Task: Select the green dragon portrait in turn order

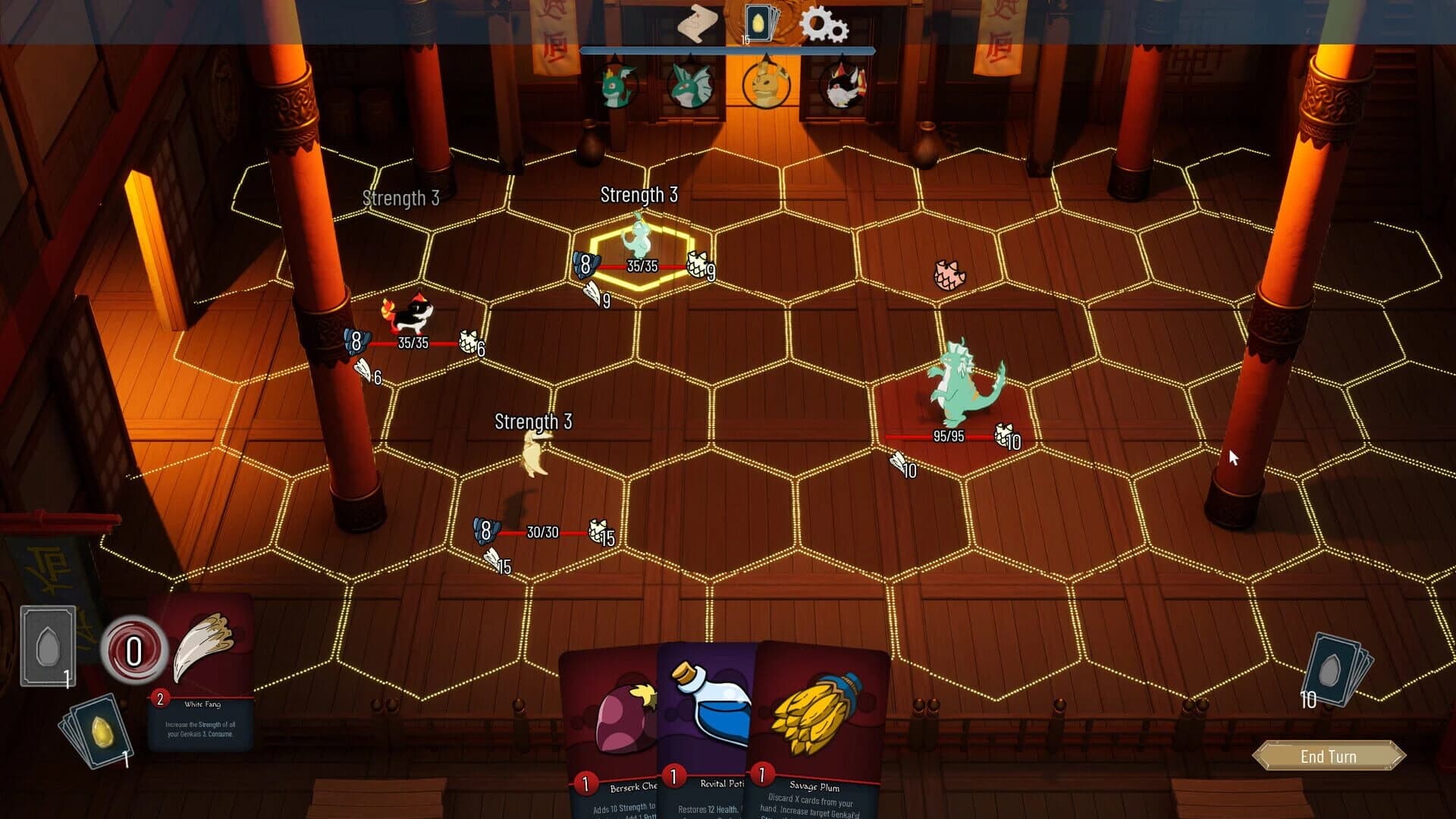Action: click(x=618, y=85)
